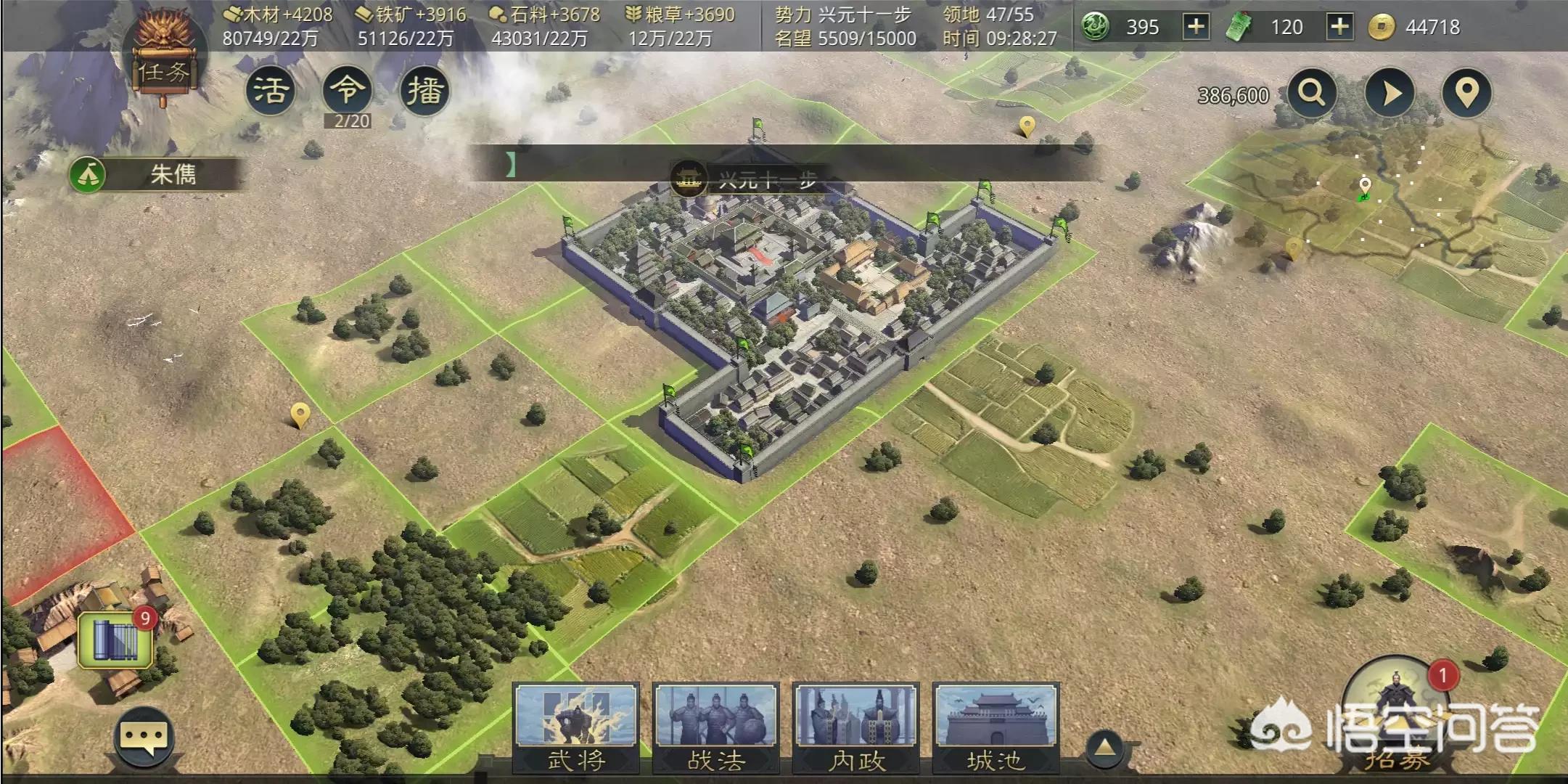This screenshot has width=1568, height=784.
Task: Click the round arrow button
Action: coord(1390,94)
